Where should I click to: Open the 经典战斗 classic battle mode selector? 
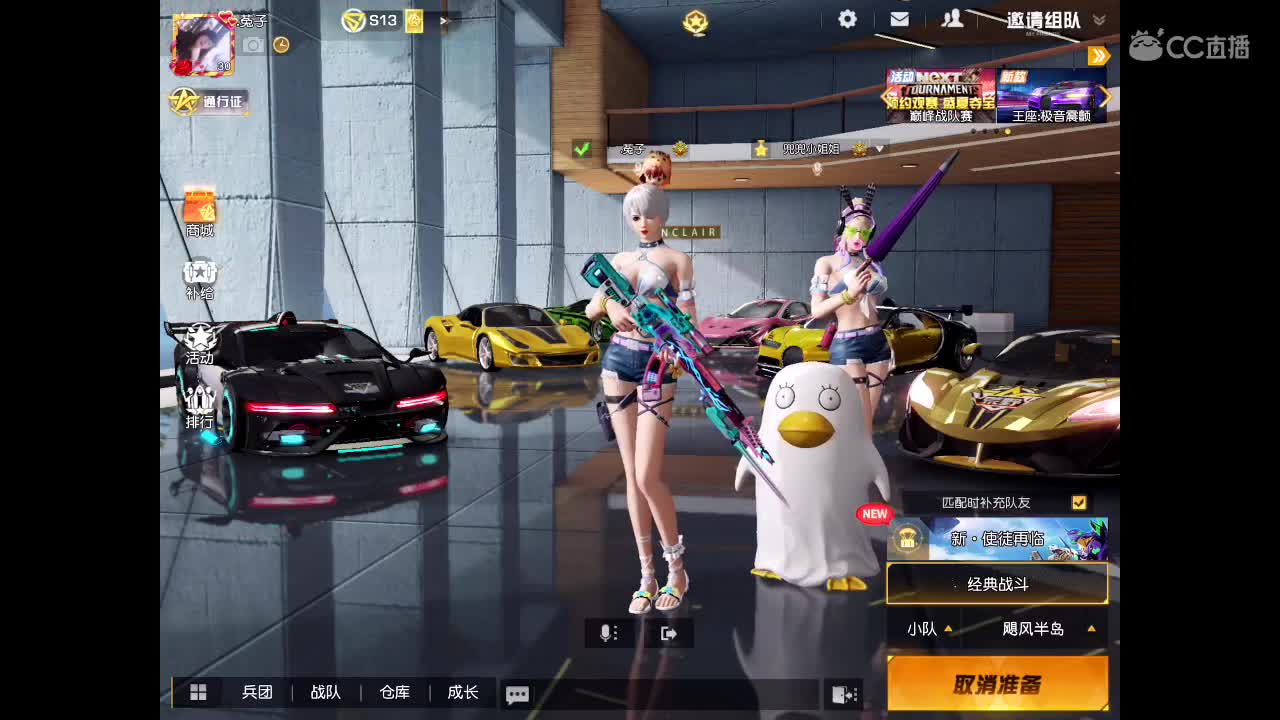click(997, 582)
